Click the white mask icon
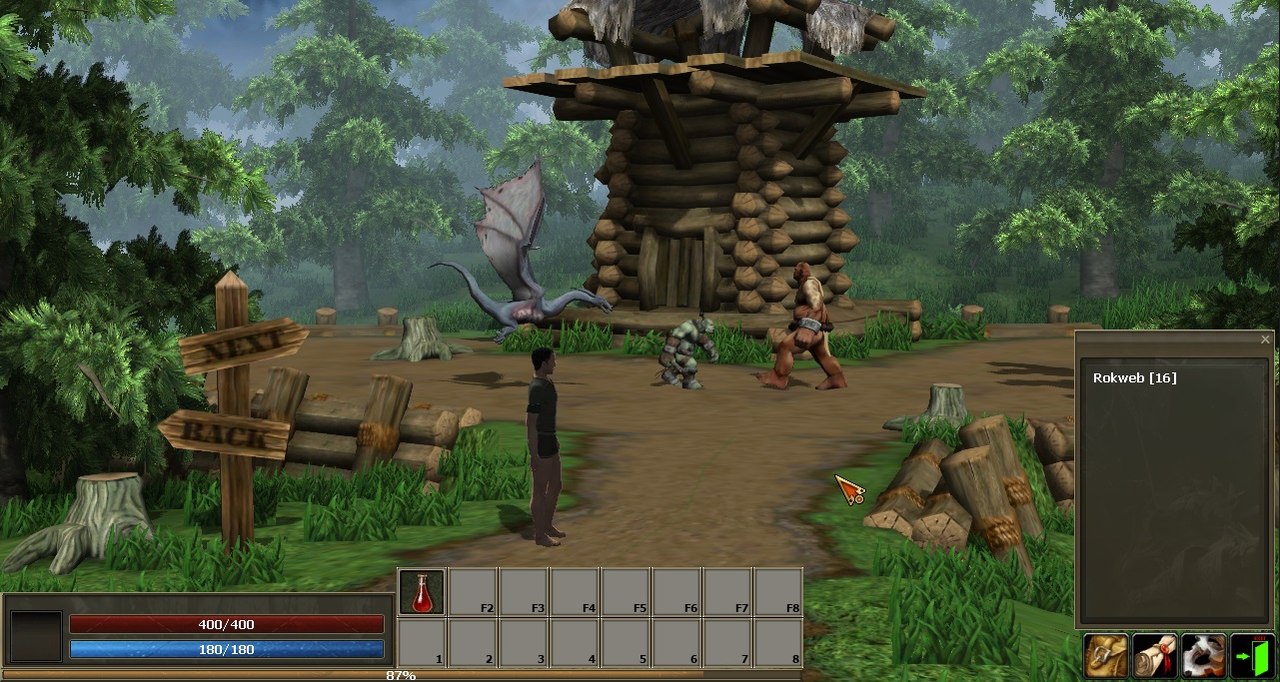Viewport: 1280px width, 682px height. pyautogui.click(x=1204, y=656)
